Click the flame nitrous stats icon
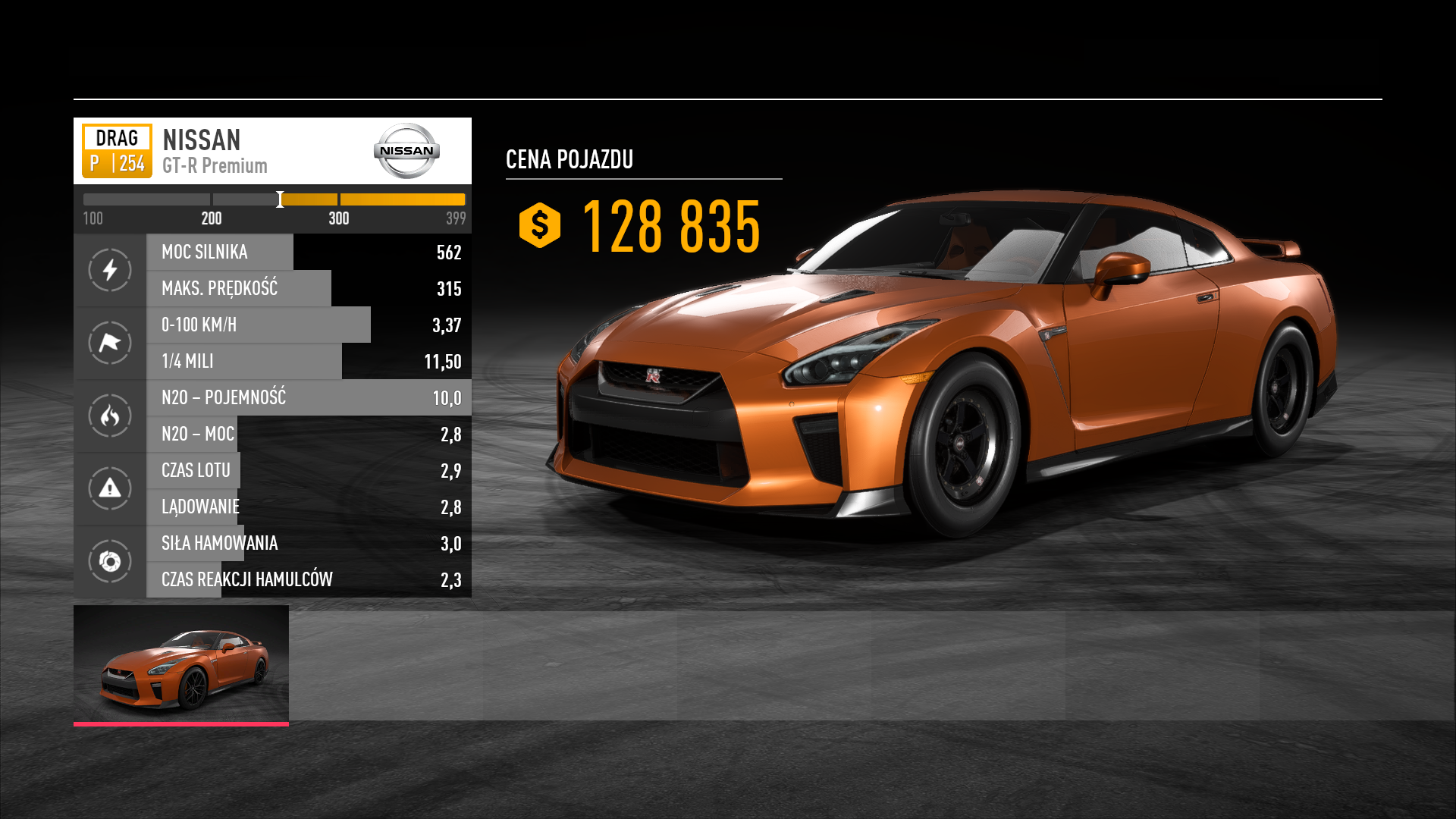 point(110,416)
